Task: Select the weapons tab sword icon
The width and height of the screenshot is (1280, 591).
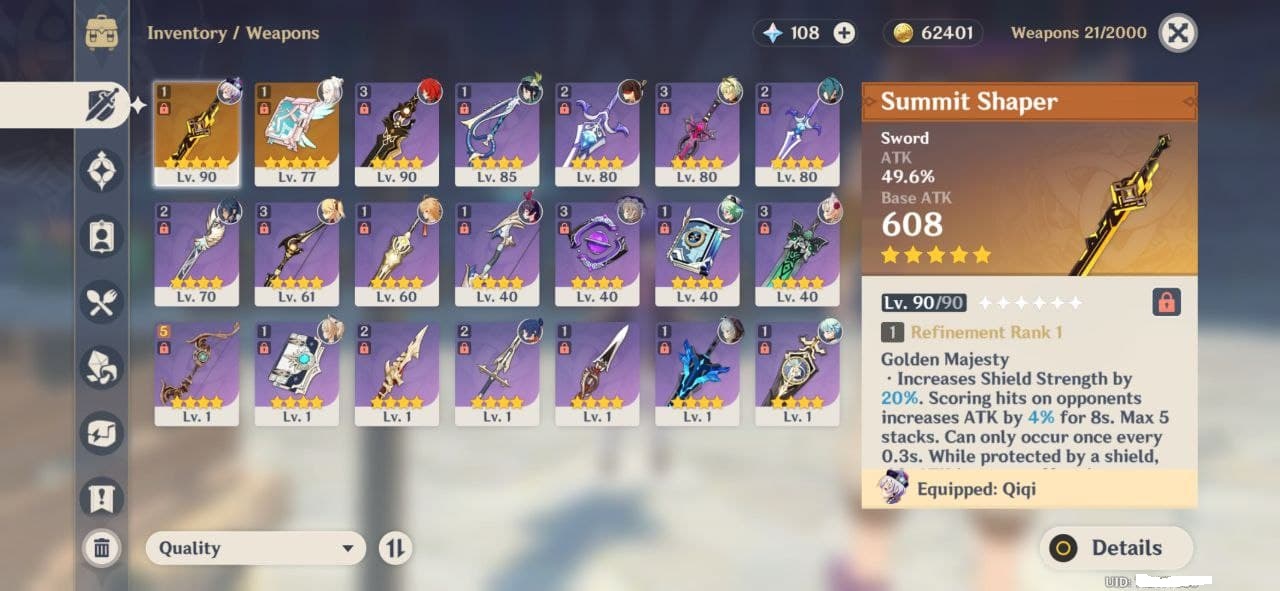Action: pos(102,105)
